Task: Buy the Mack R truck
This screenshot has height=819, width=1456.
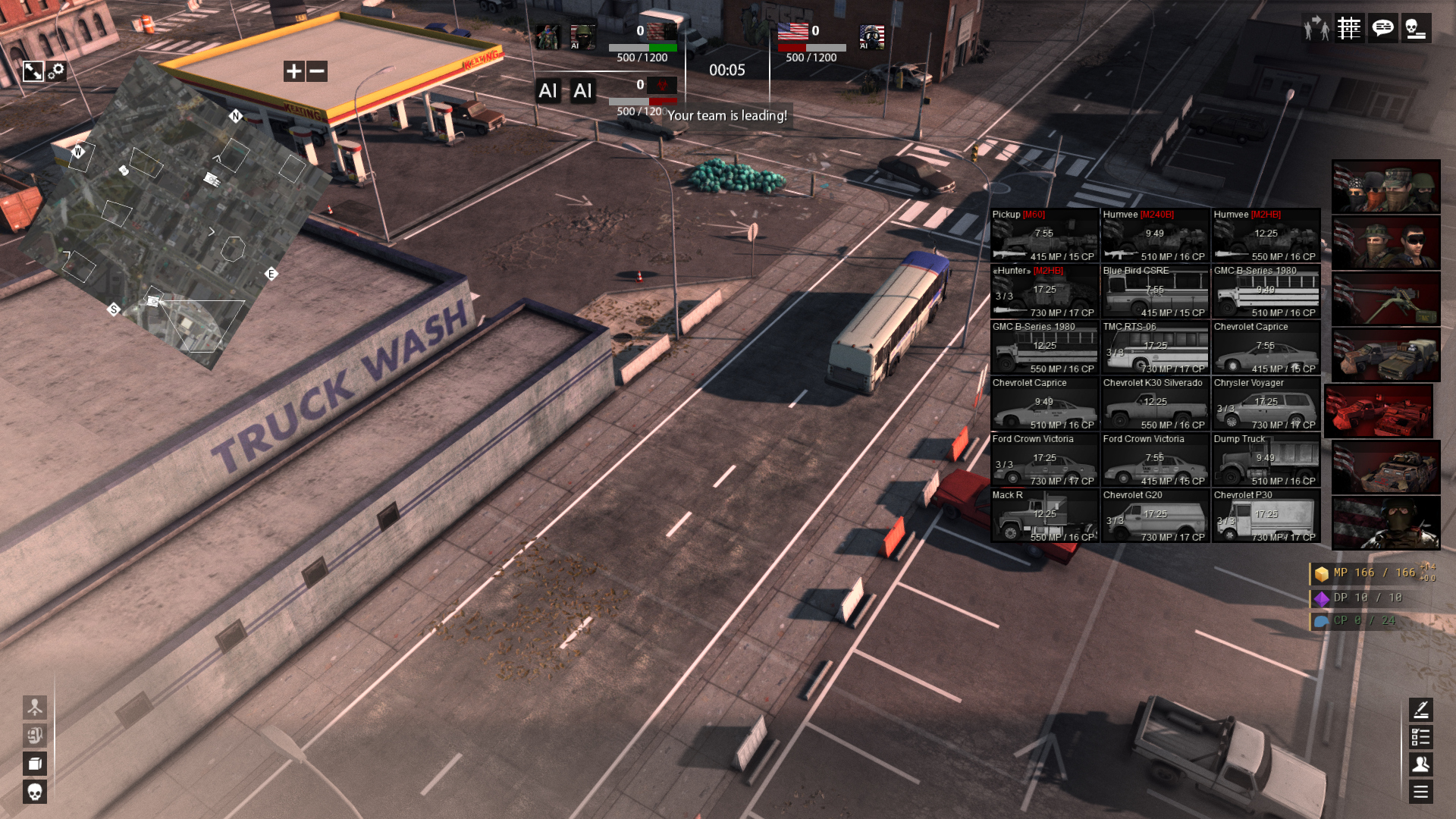Action: (x=1044, y=516)
